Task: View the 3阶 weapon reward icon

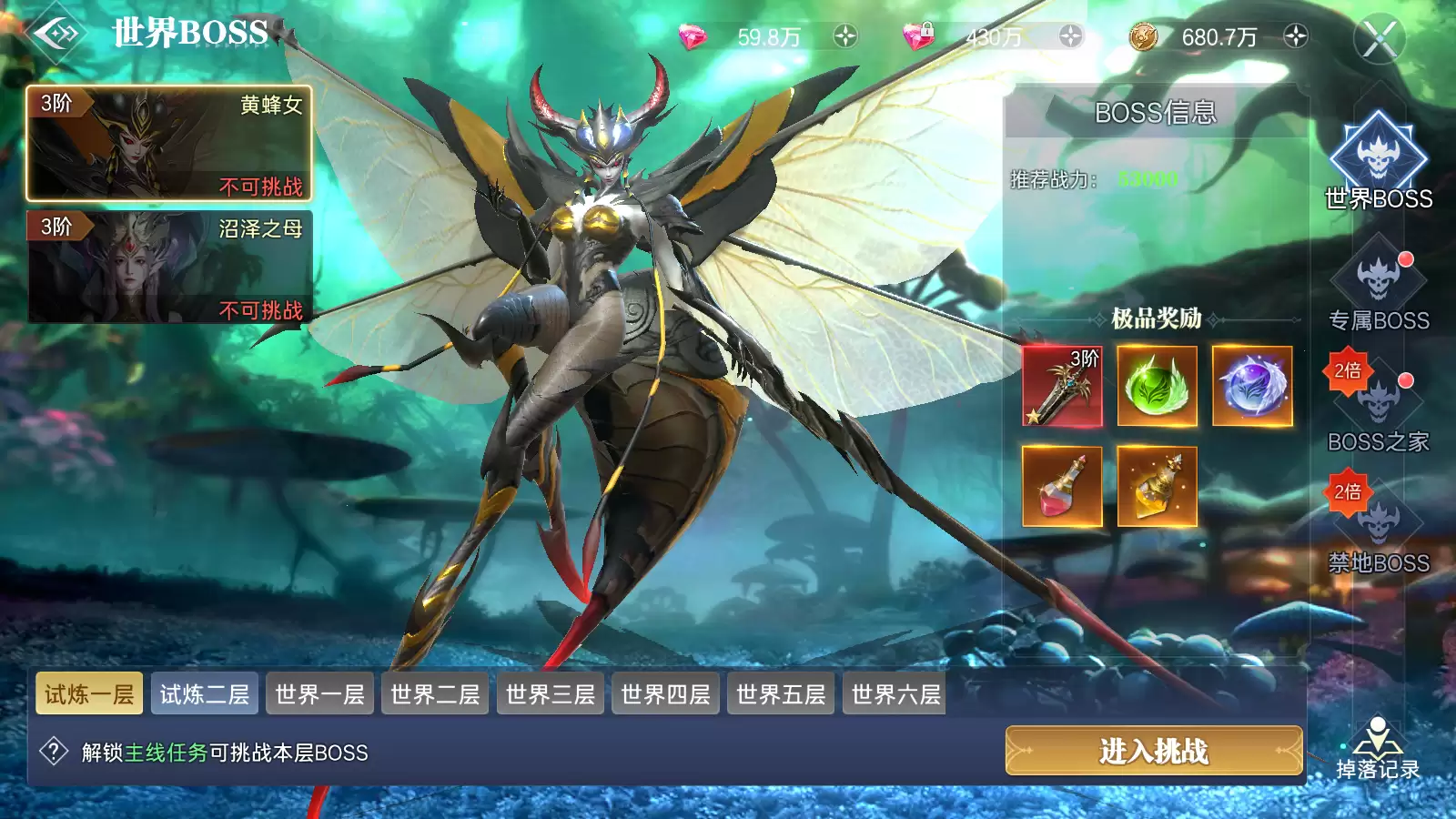Action: [x=1063, y=388]
